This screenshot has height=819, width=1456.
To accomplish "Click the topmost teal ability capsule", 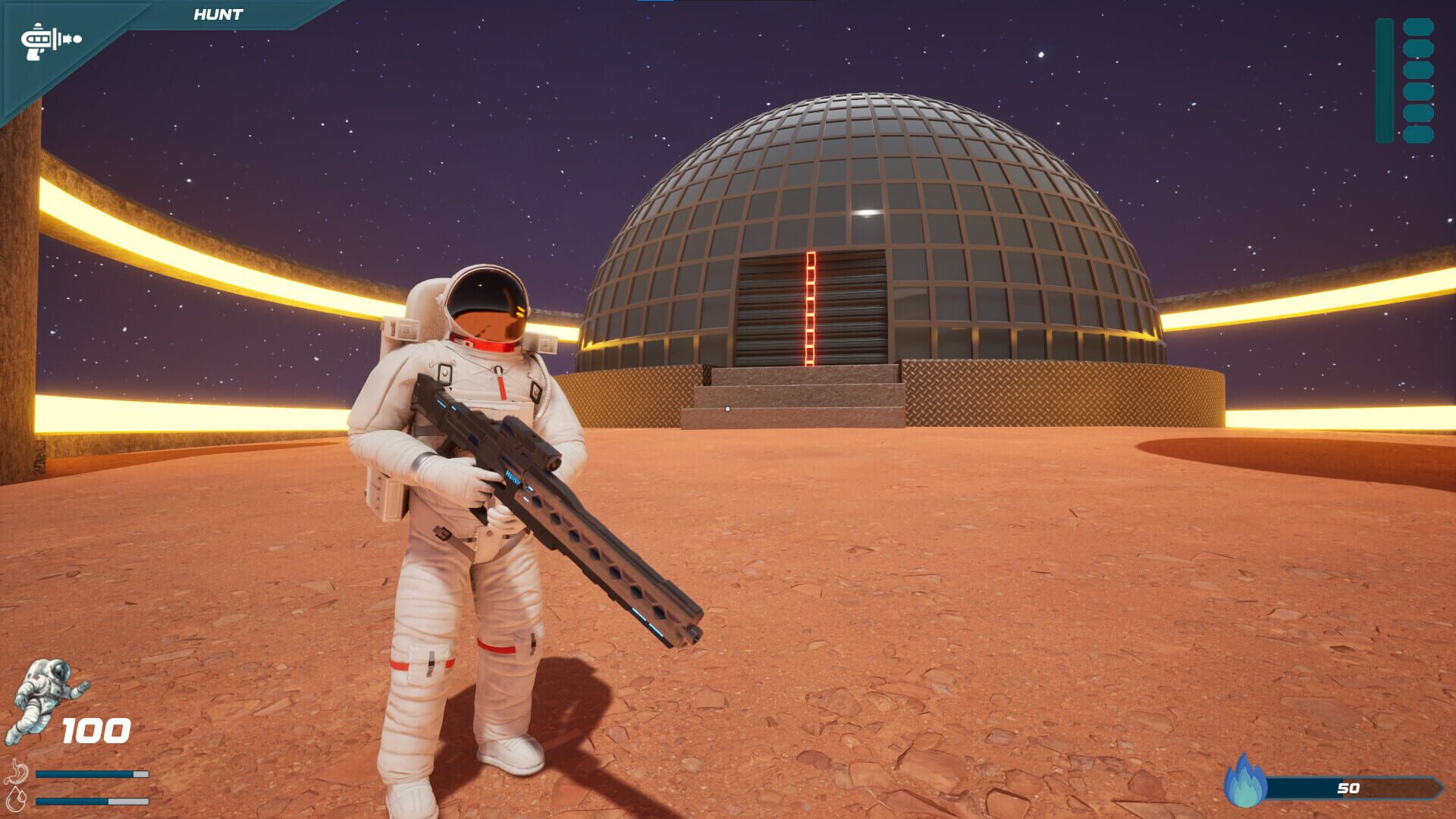I will pyautogui.click(x=1419, y=27).
